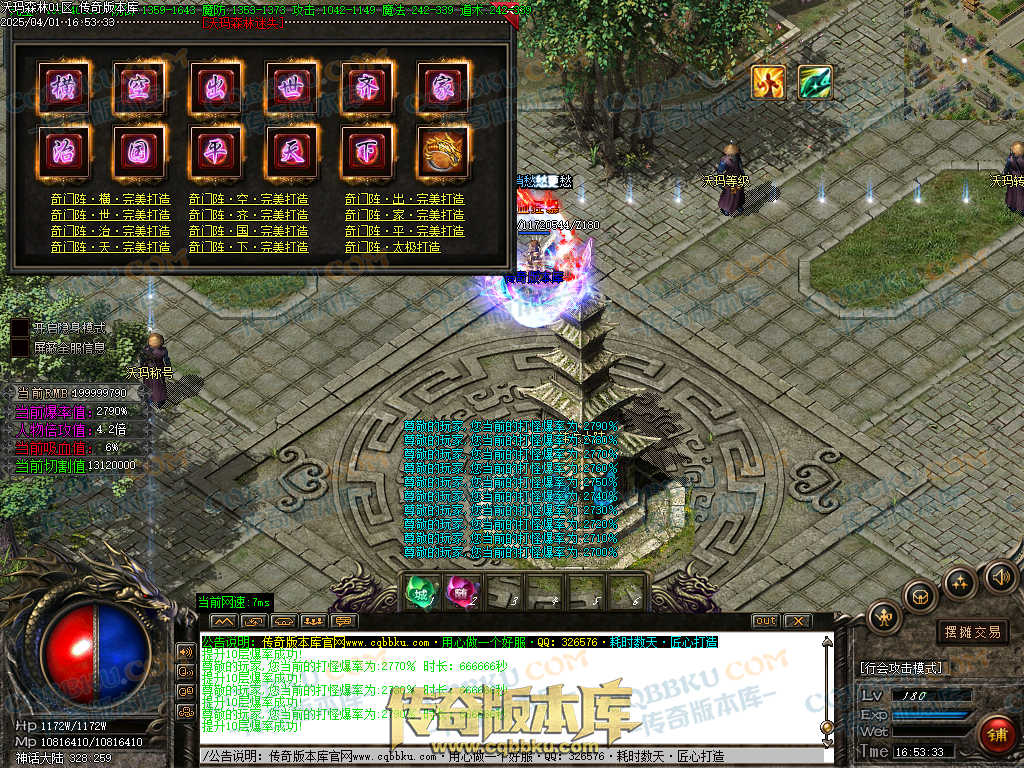
Task: Open the 摆摊交易 stall trade button
Action: (x=973, y=632)
